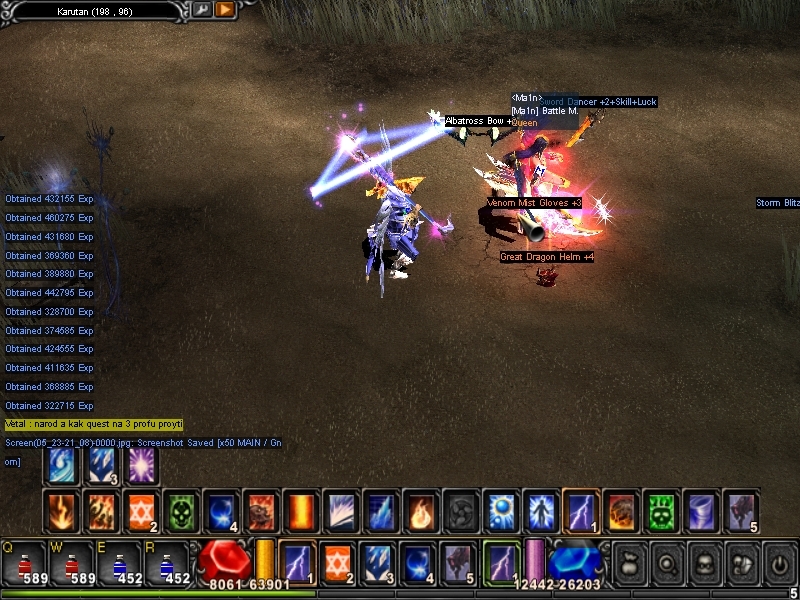The height and width of the screenshot is (600, 800).
Task: Select the tornado skill icon
Action: click(x=700, y=510)
